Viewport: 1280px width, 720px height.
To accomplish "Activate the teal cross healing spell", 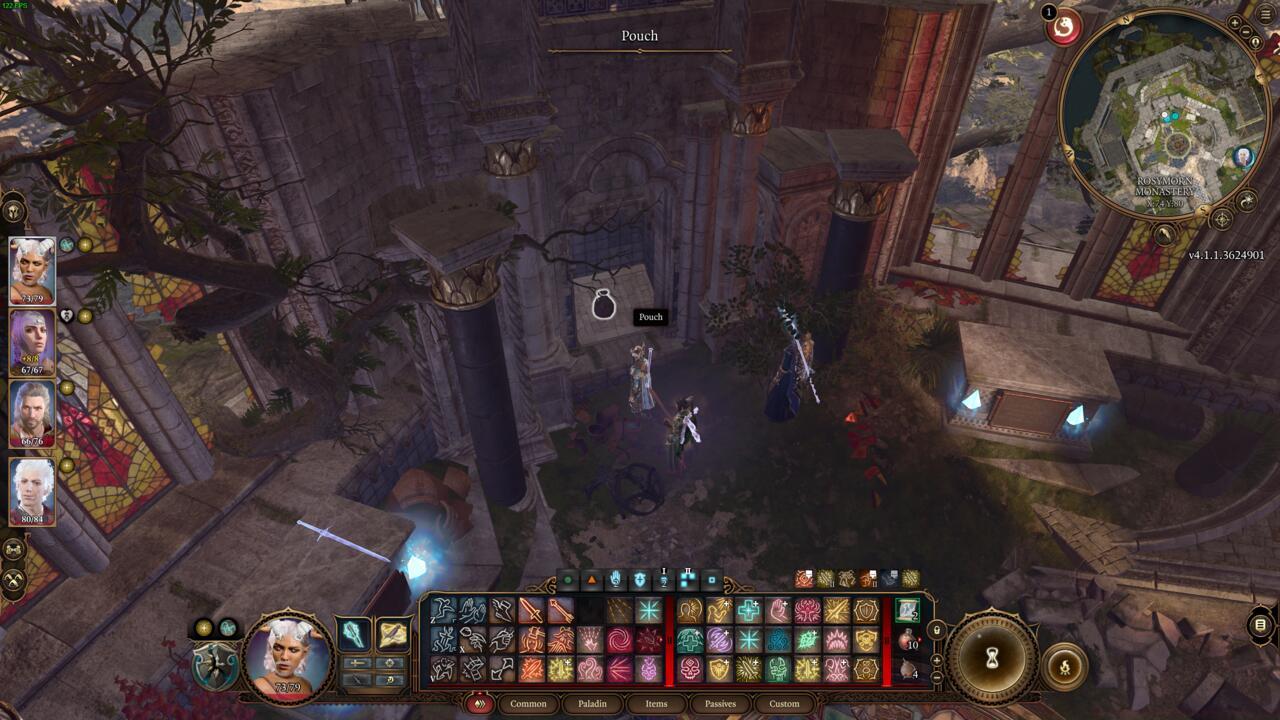I will pos(748,610).
